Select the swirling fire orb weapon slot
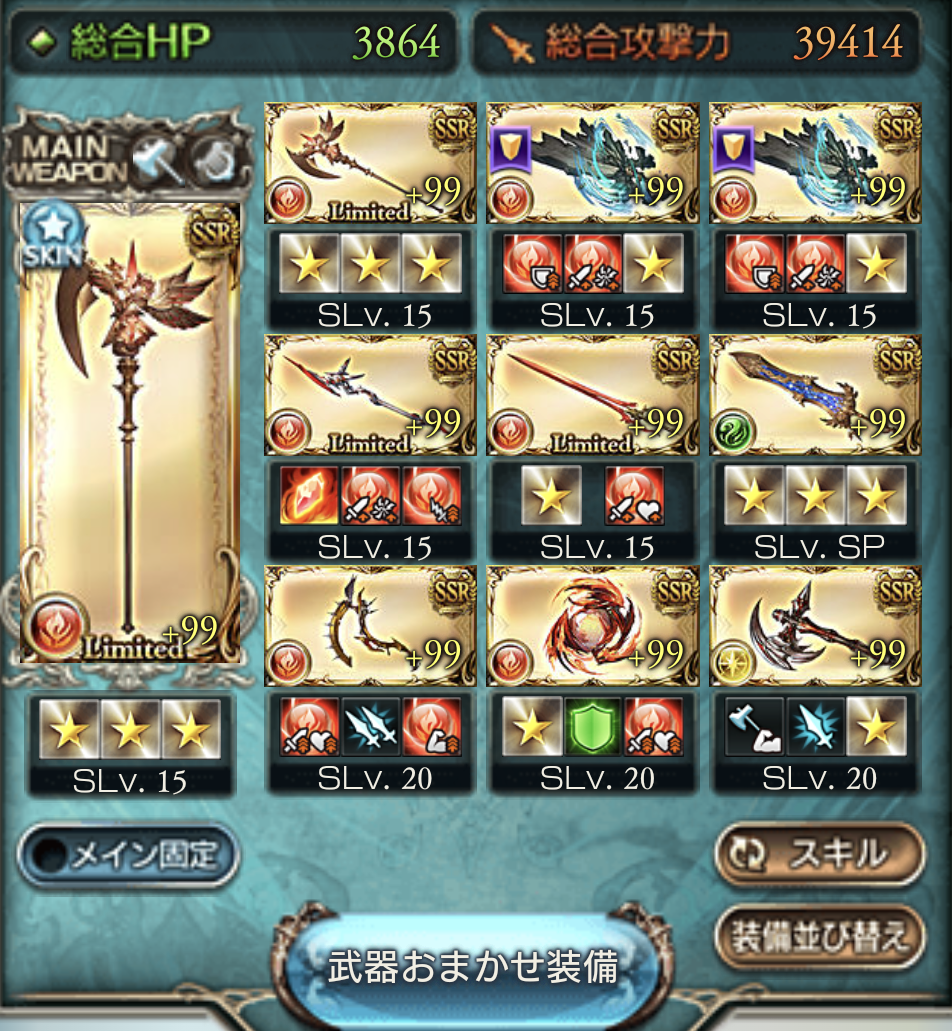The height and width of the screenshot is (1031, 952). pyautogui.click(x=590, y=626)
